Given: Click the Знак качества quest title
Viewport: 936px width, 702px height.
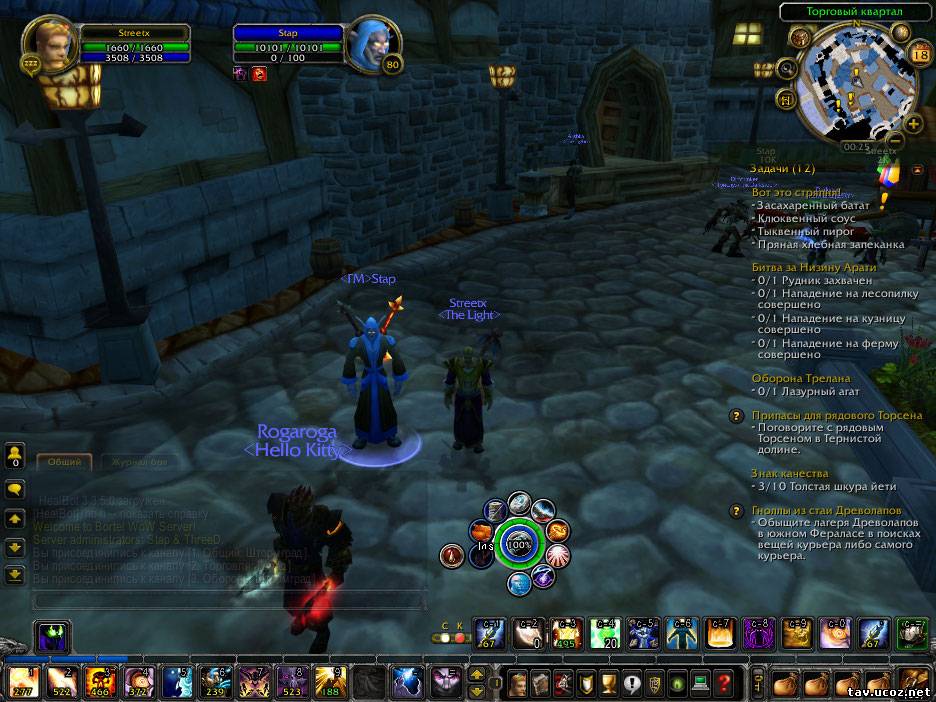Looking at the screenshot, I should pyautogui.click(x=789, y=473).
